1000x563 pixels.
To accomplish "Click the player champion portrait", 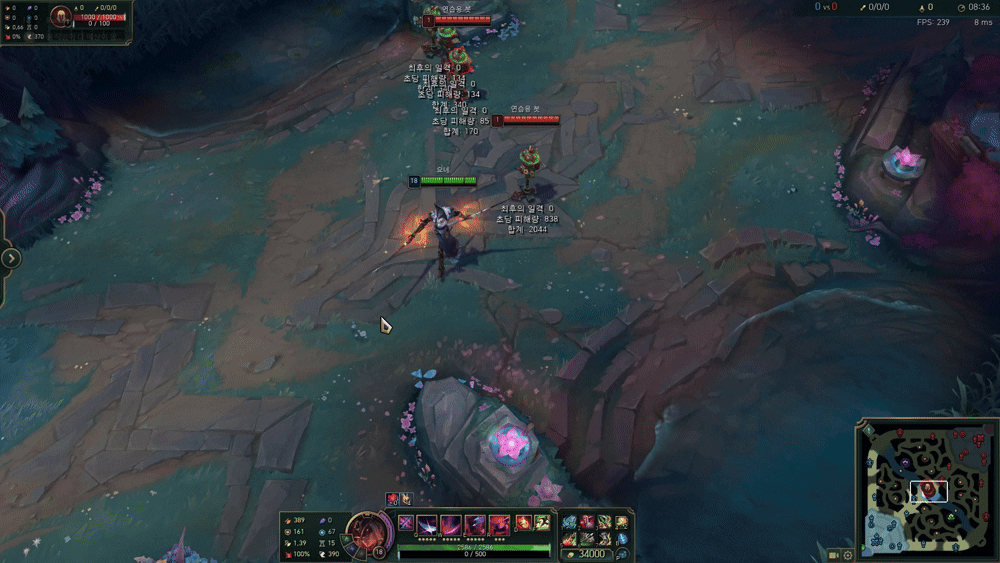I will point(366,530).
